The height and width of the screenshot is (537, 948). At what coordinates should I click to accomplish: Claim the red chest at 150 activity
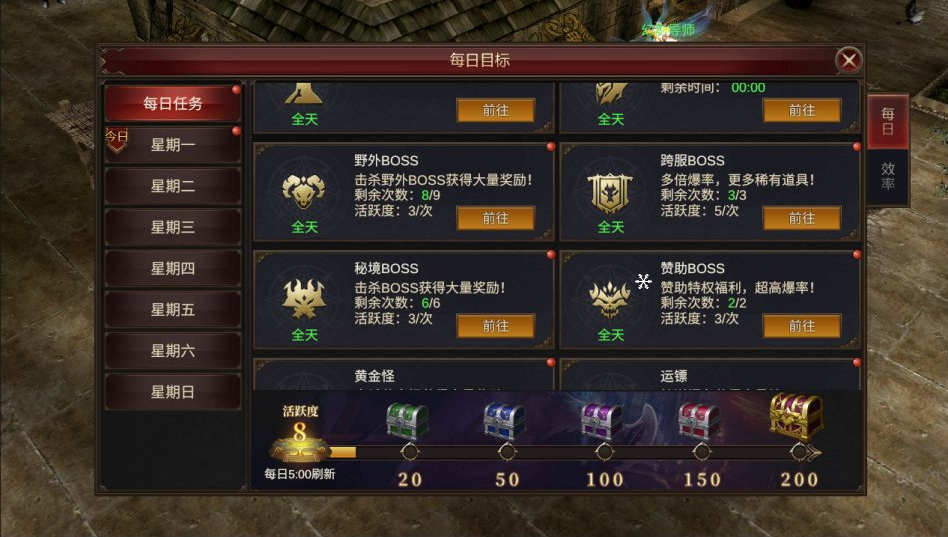pos(699,421)
